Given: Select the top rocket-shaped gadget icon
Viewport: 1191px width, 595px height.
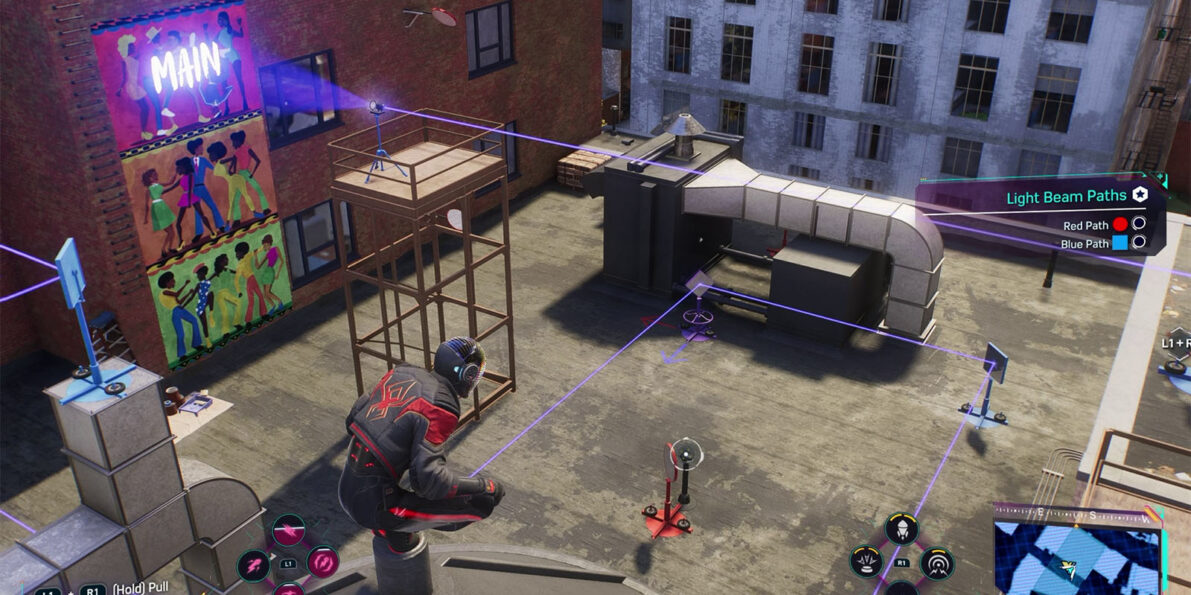Looking at the screenshot, I should coord(901,529).
